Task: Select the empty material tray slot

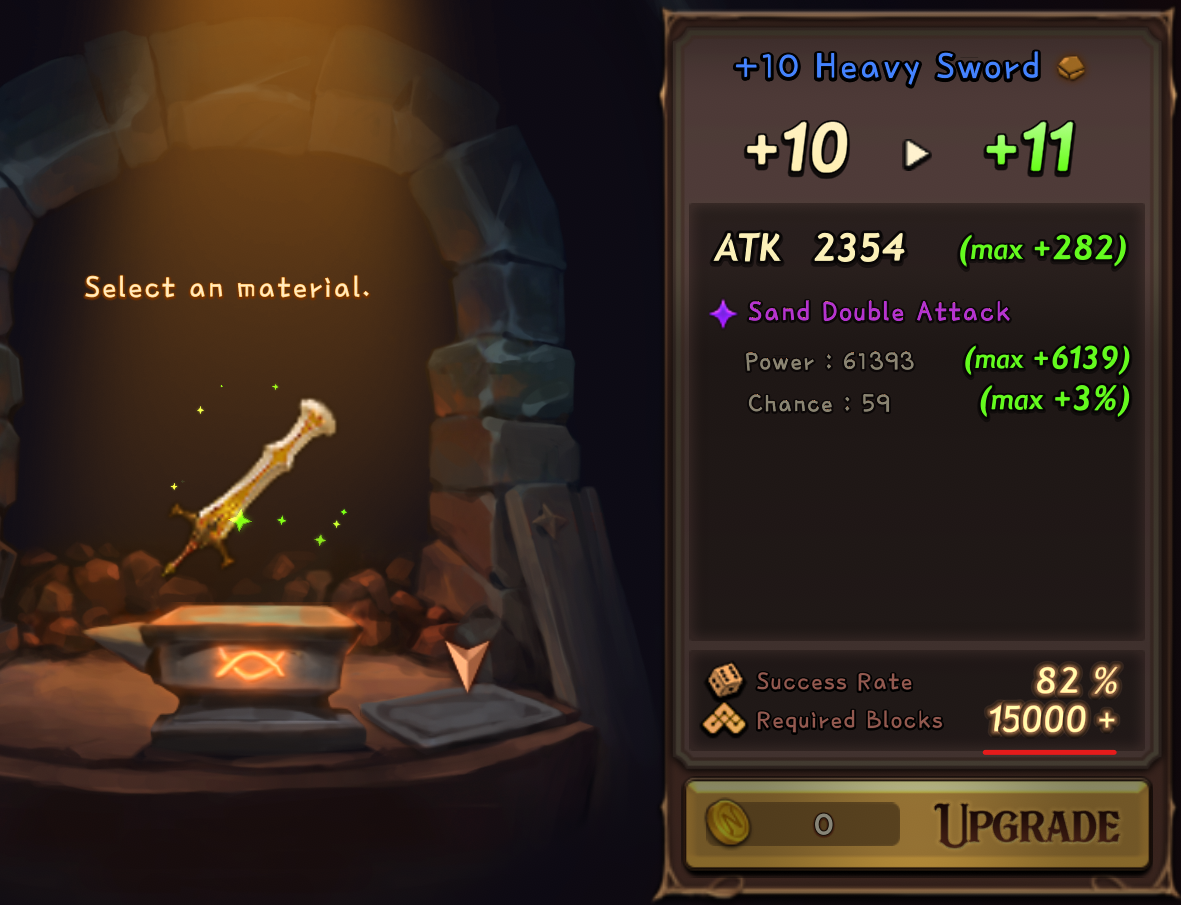Action: tap(462, 713)
